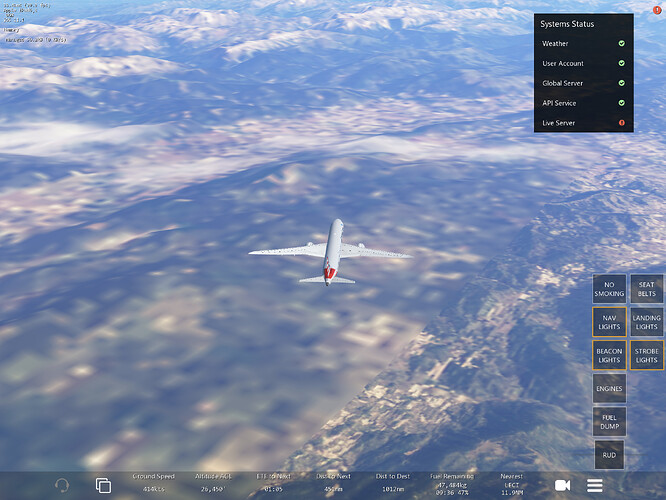
Task: Open the hamburger menu in the bottom bar
Action: (x=595, y=485)
